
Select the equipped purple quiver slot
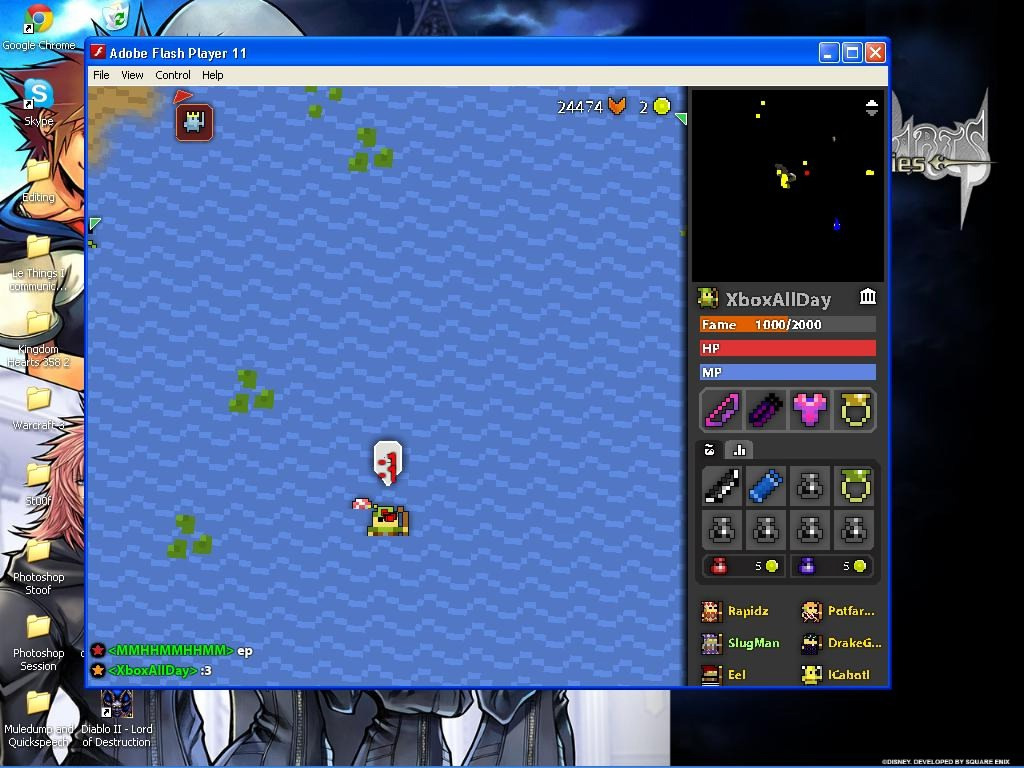[766, 410]
